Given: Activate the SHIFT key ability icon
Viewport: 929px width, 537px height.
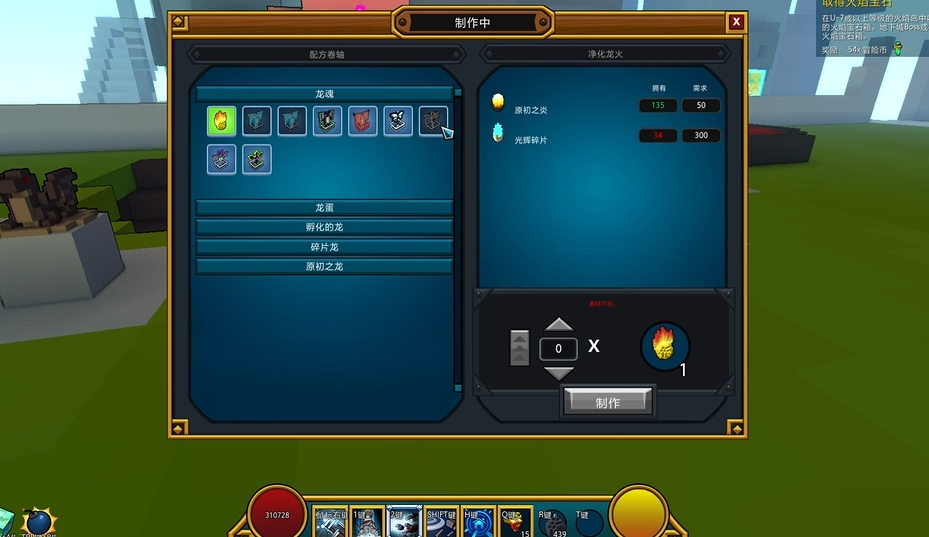Looking at the screenshot, I should pyautogui.click(x=440, y=522).
